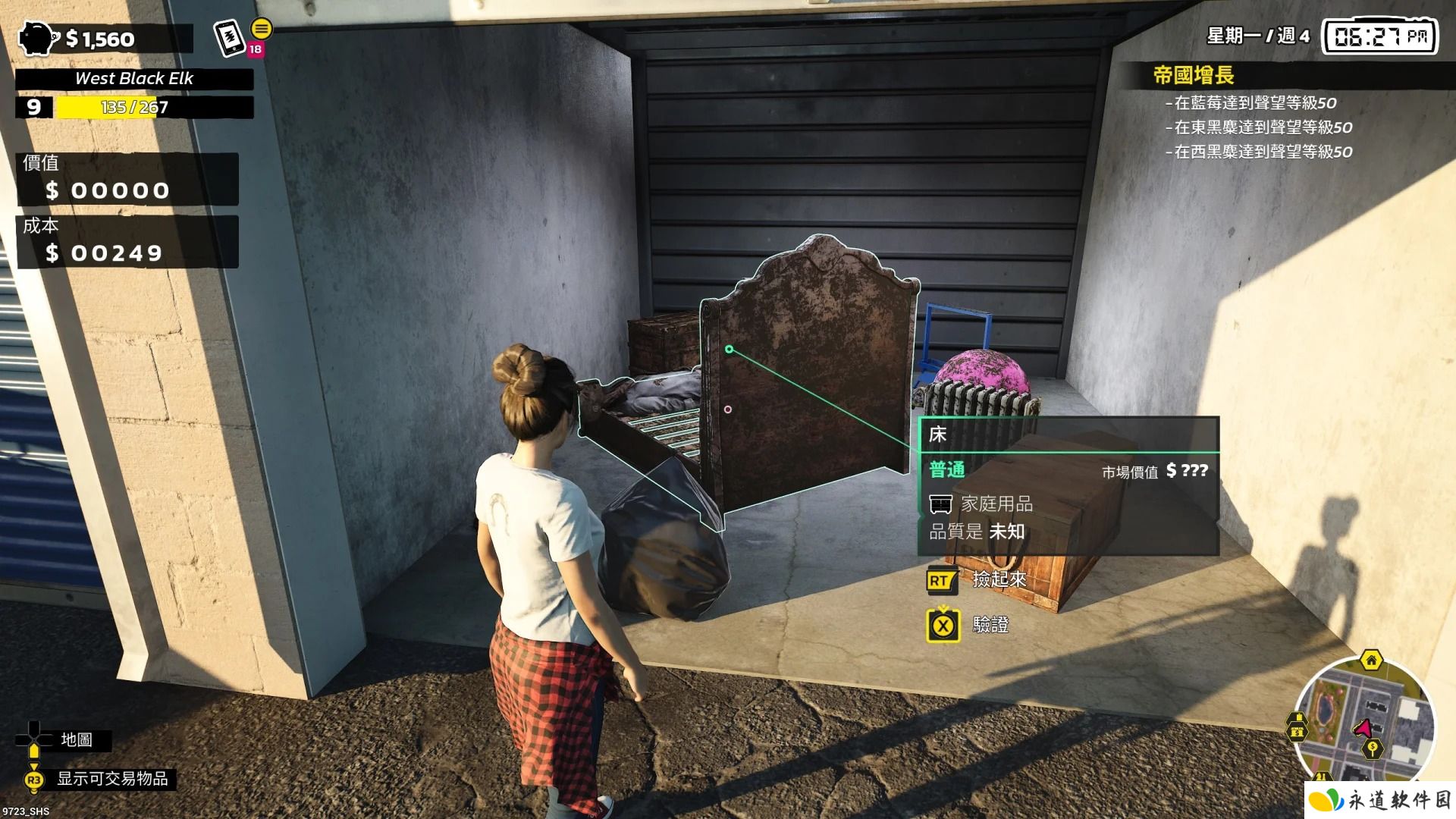The height and width of the screenshot is (819, 1456).
Task: Toggle 显示可交易物品 tradable items display
Action: (112, 779)
